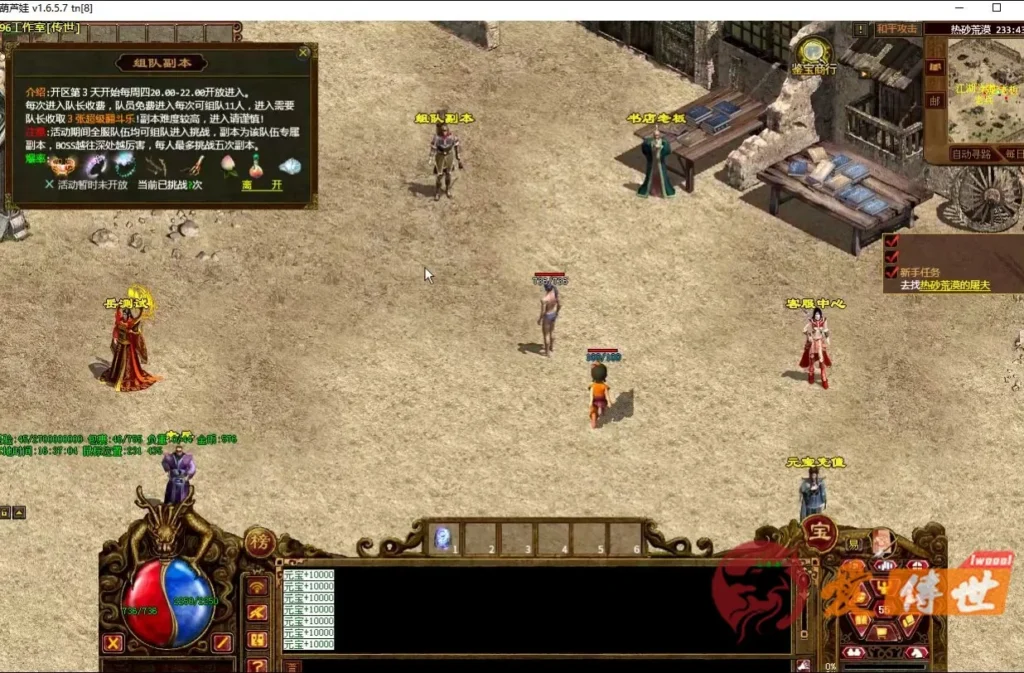Image resolution: width=1024 pixels, height=673 pixels.
Task: Minimize the game window
Action: 950,8
